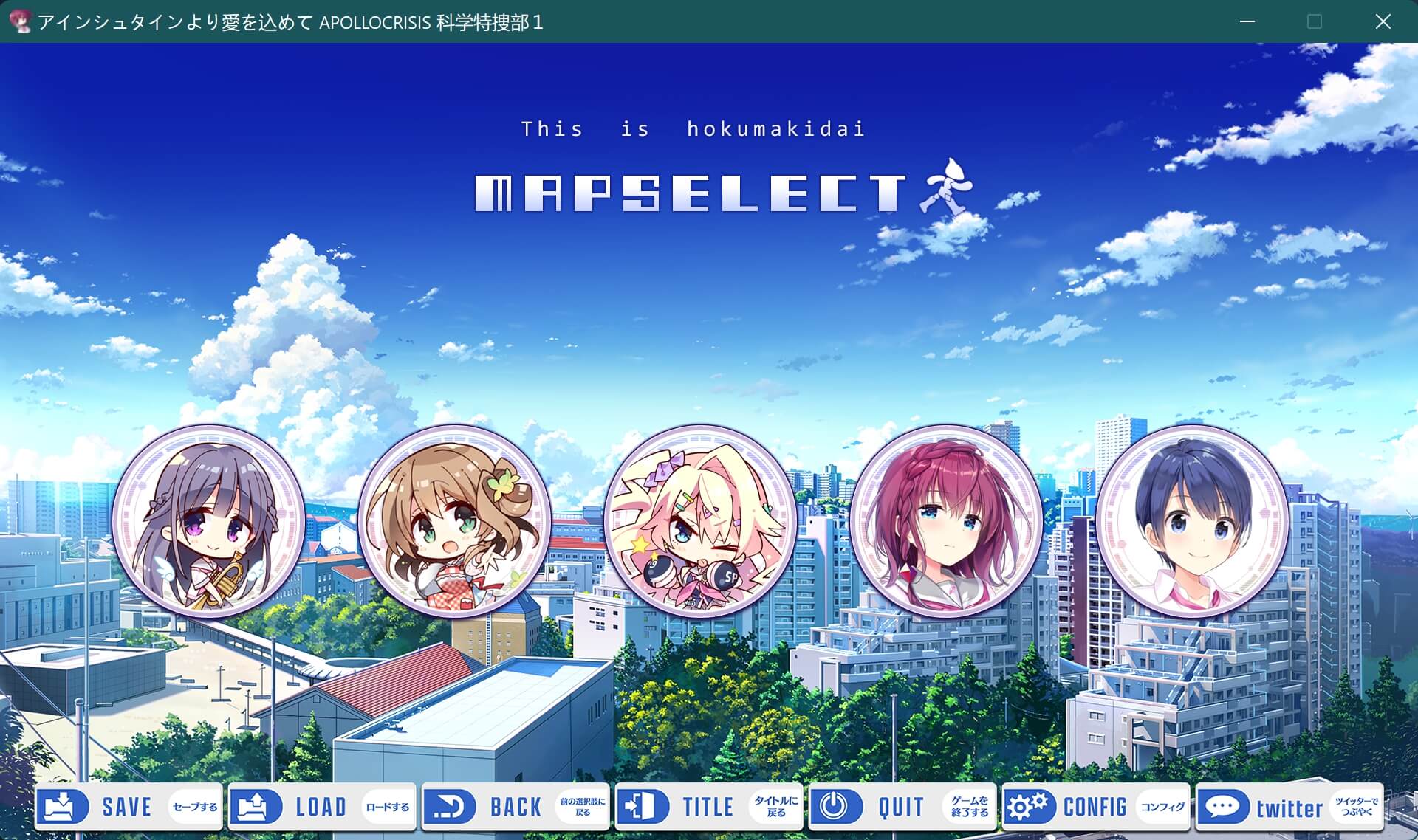This screenshot has width=1418, height=840.
Task: Click ゲームを終了する beside QUIT
Action: pyautogui.click(x=969, y=807)
